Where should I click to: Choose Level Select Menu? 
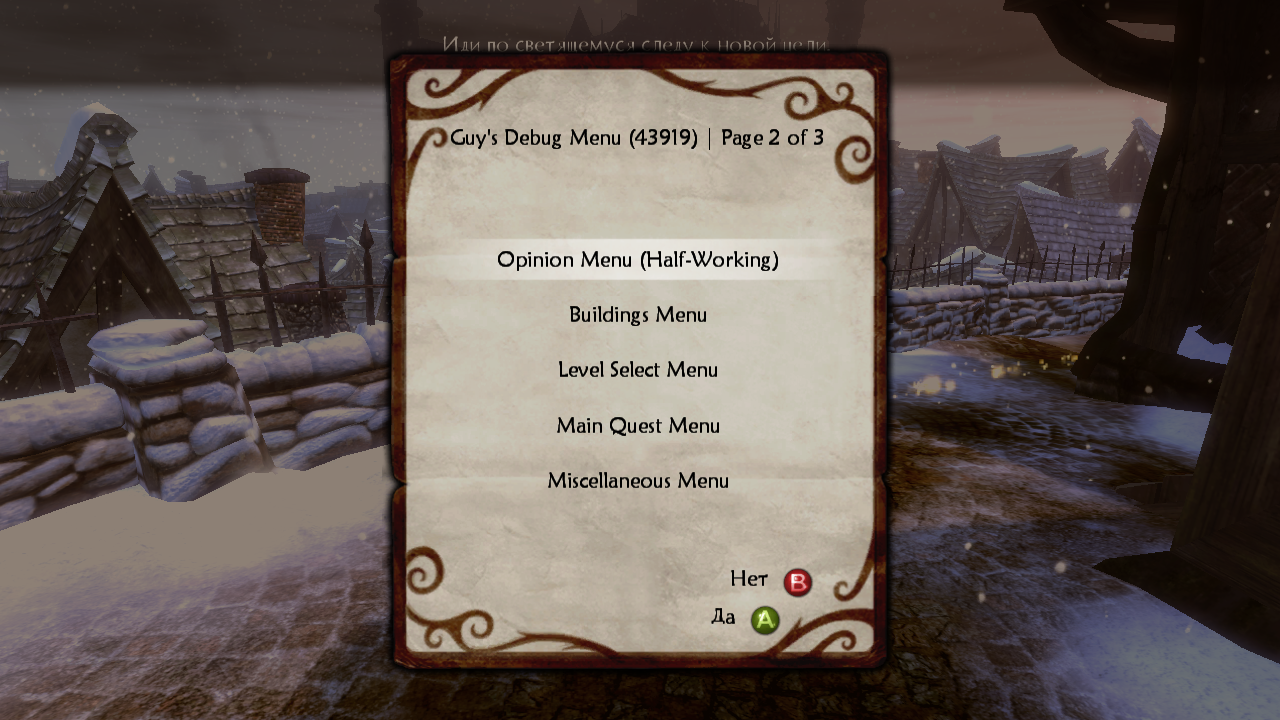[x=638, y=370]
